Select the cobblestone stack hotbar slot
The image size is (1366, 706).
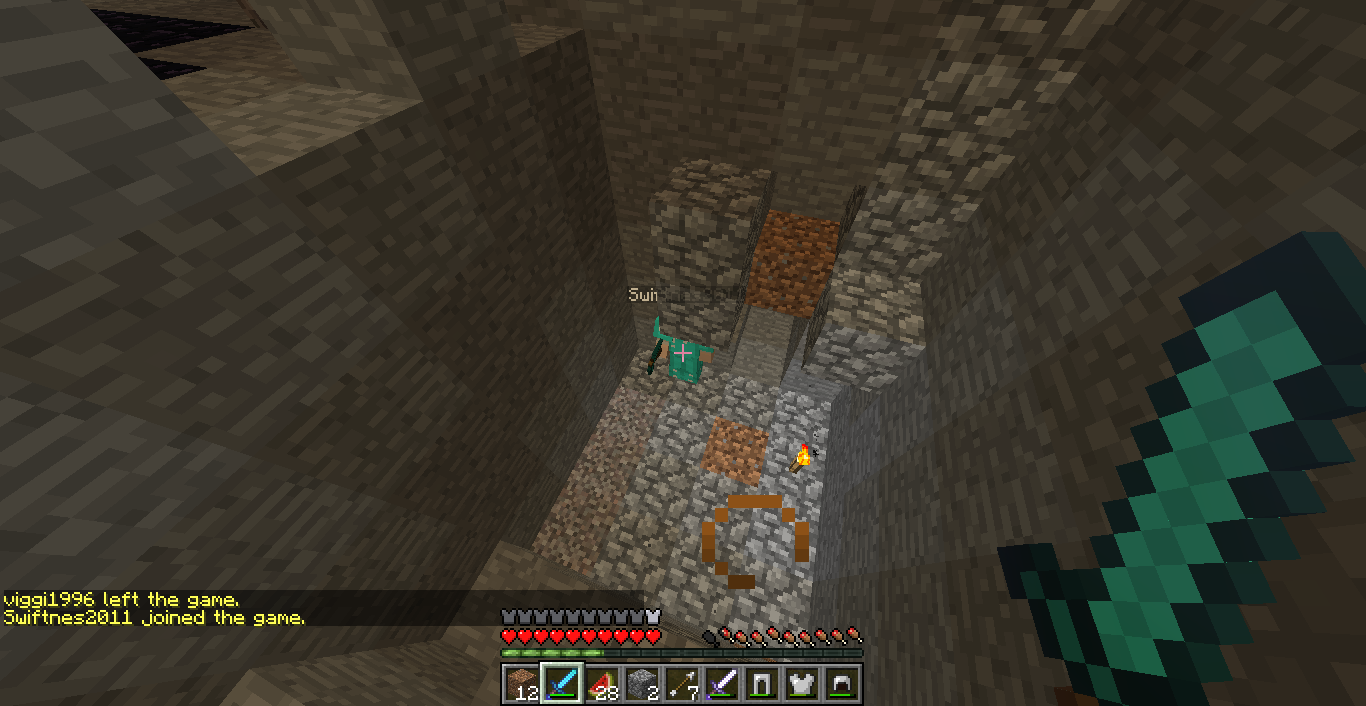tap(642, 684)
